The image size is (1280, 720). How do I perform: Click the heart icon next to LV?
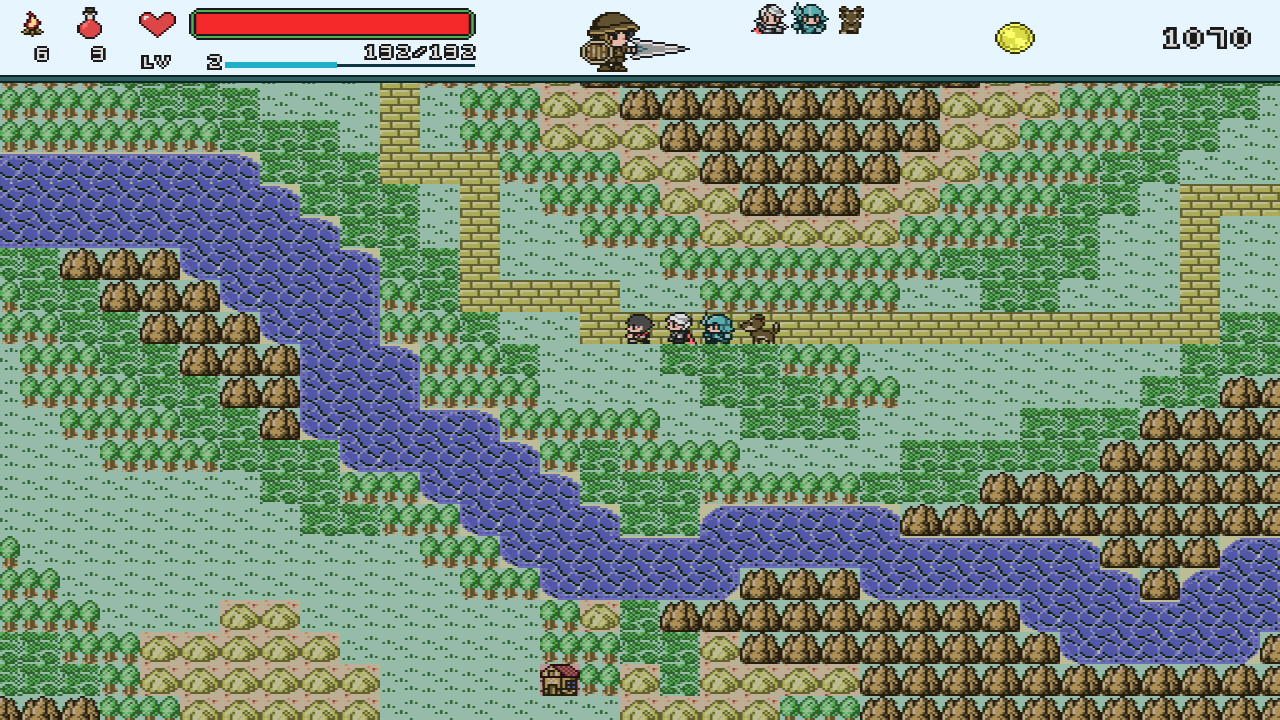coord(158,24)
